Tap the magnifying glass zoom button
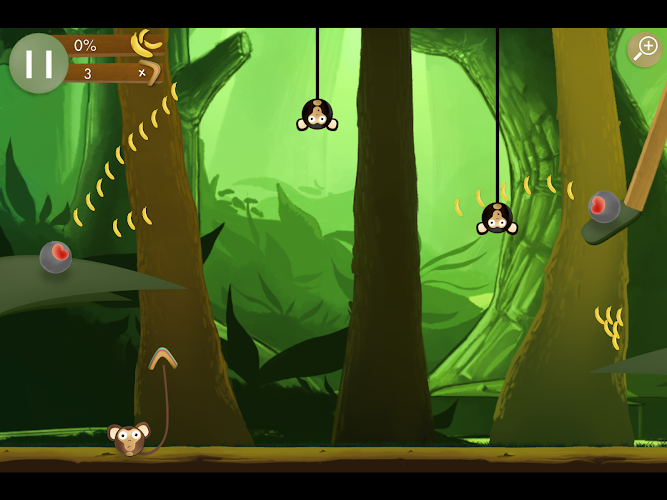This screenshot has width=667, height=500. (644, 48)
